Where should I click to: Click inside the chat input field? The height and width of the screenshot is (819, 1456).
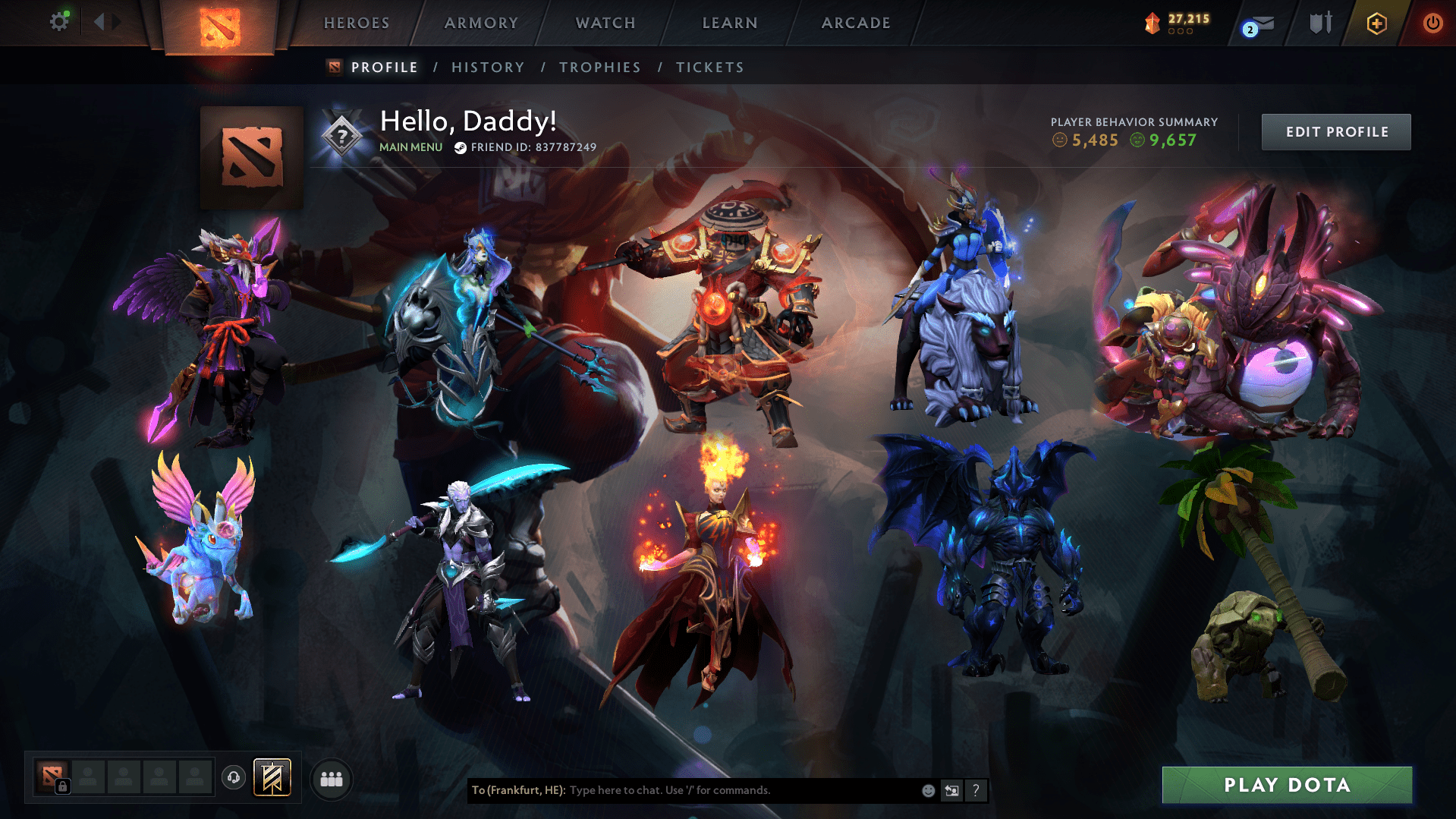pyautogui.click(x=721, y=790)
